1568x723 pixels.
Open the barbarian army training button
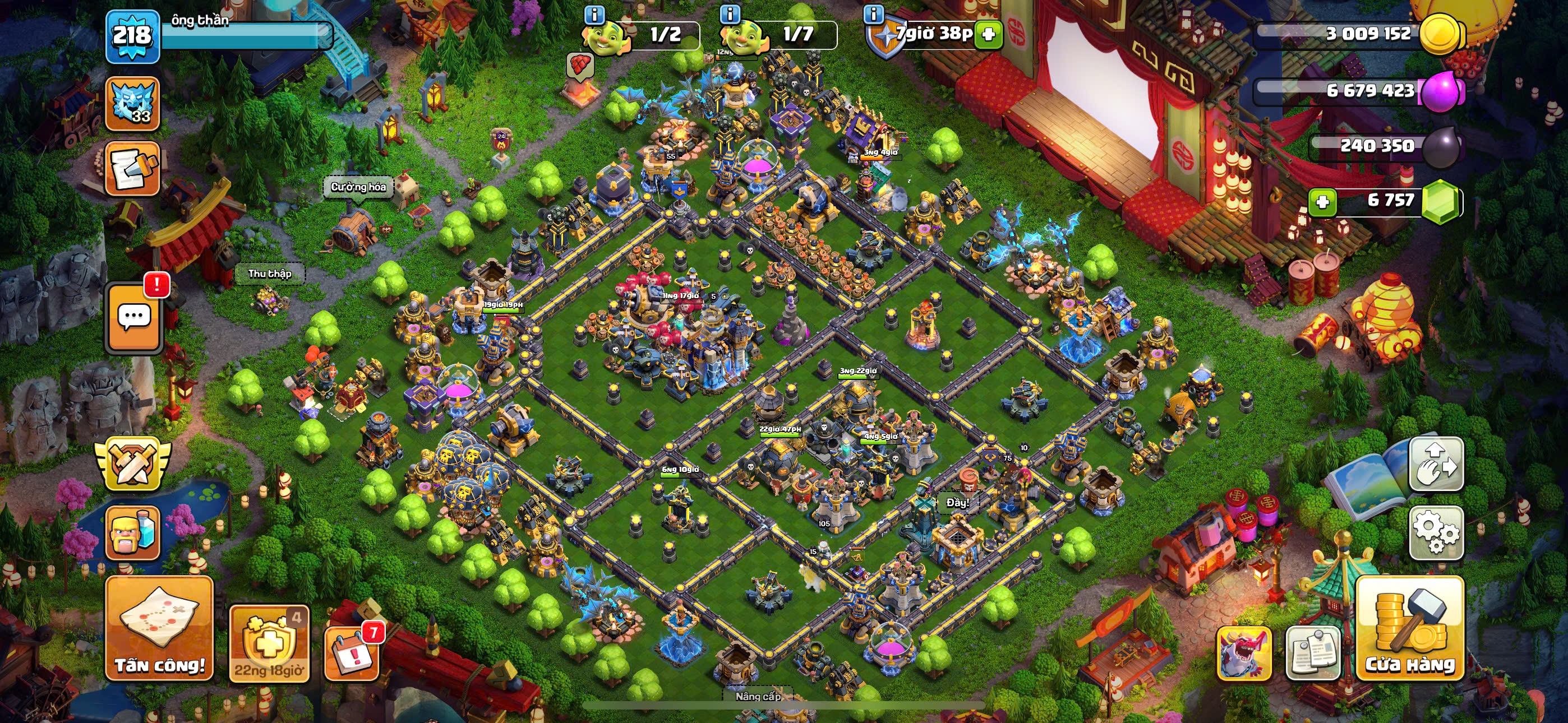tap(132, 532)
